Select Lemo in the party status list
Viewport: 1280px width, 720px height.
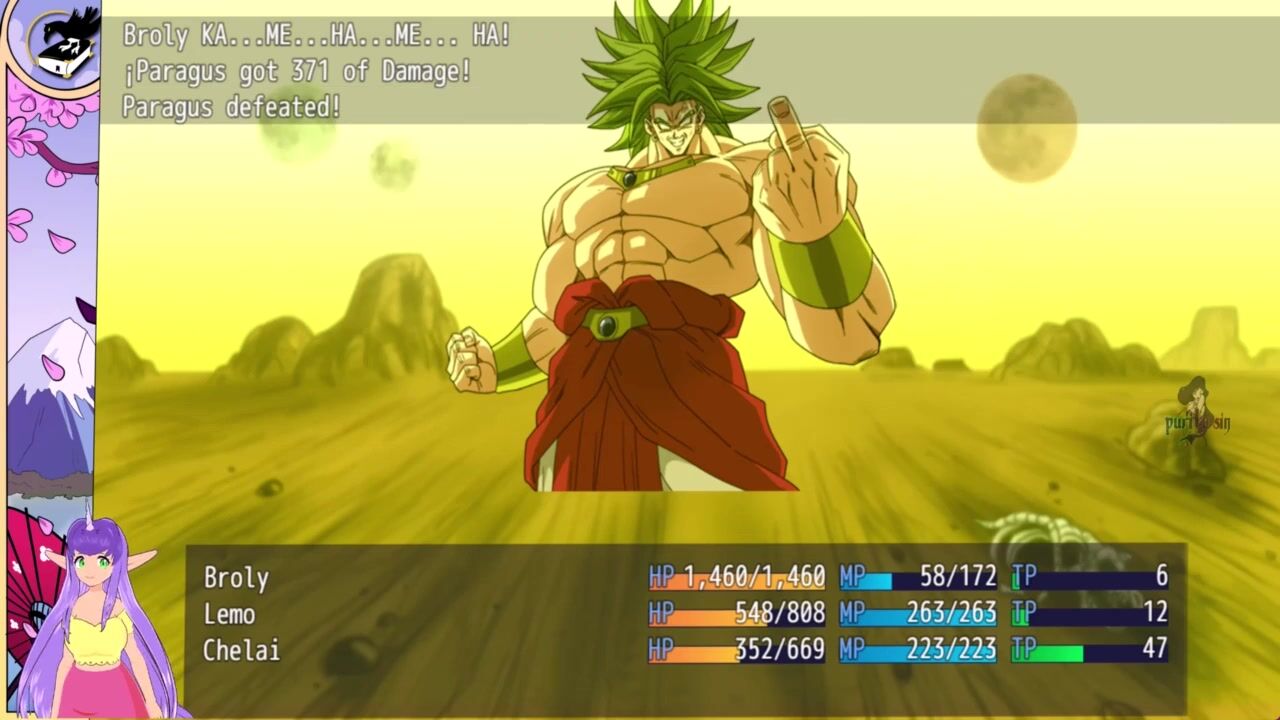229,614
